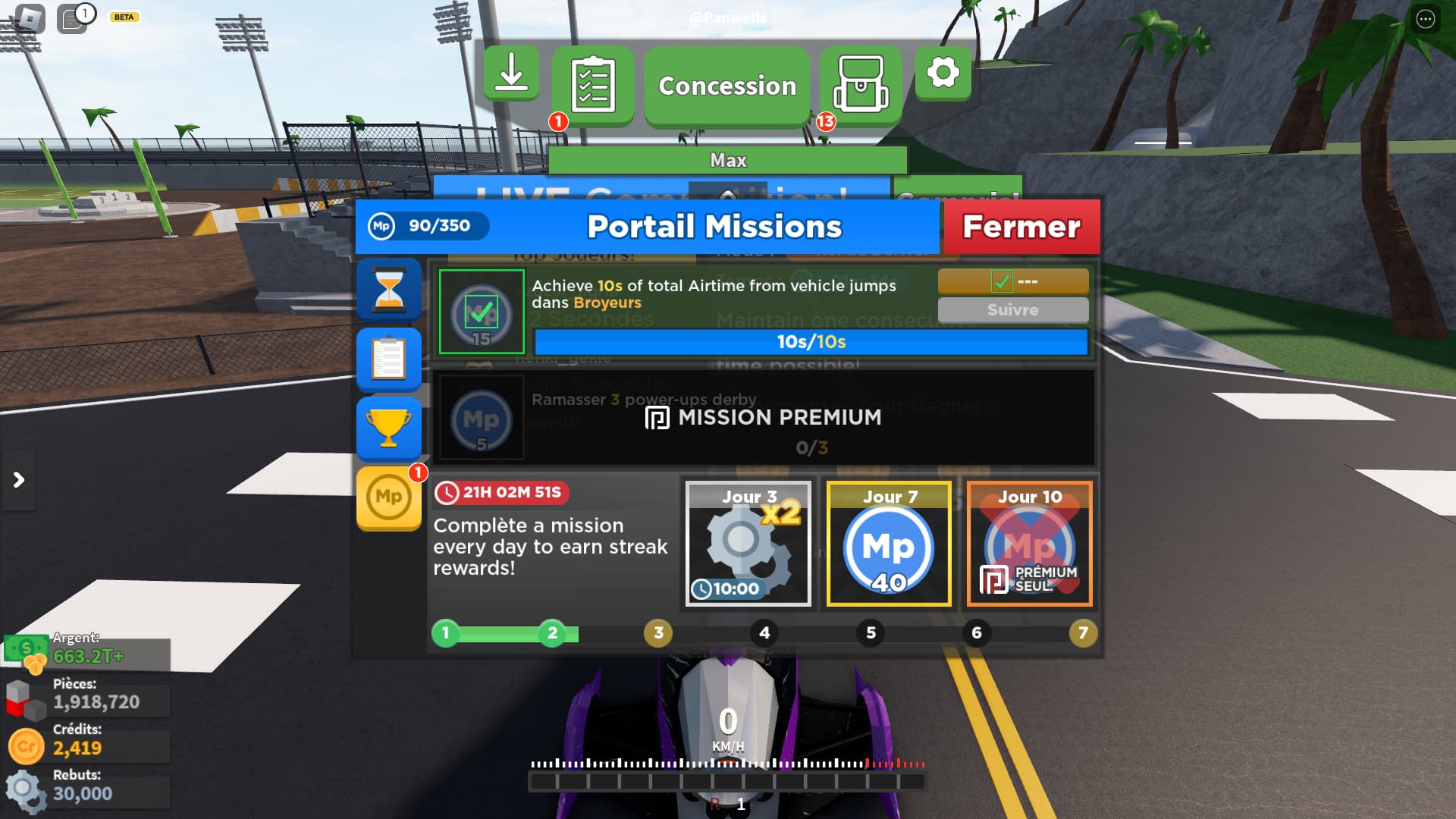
Task: Open the checklist icon with red 1 badge
Action: tap(595, 83)
